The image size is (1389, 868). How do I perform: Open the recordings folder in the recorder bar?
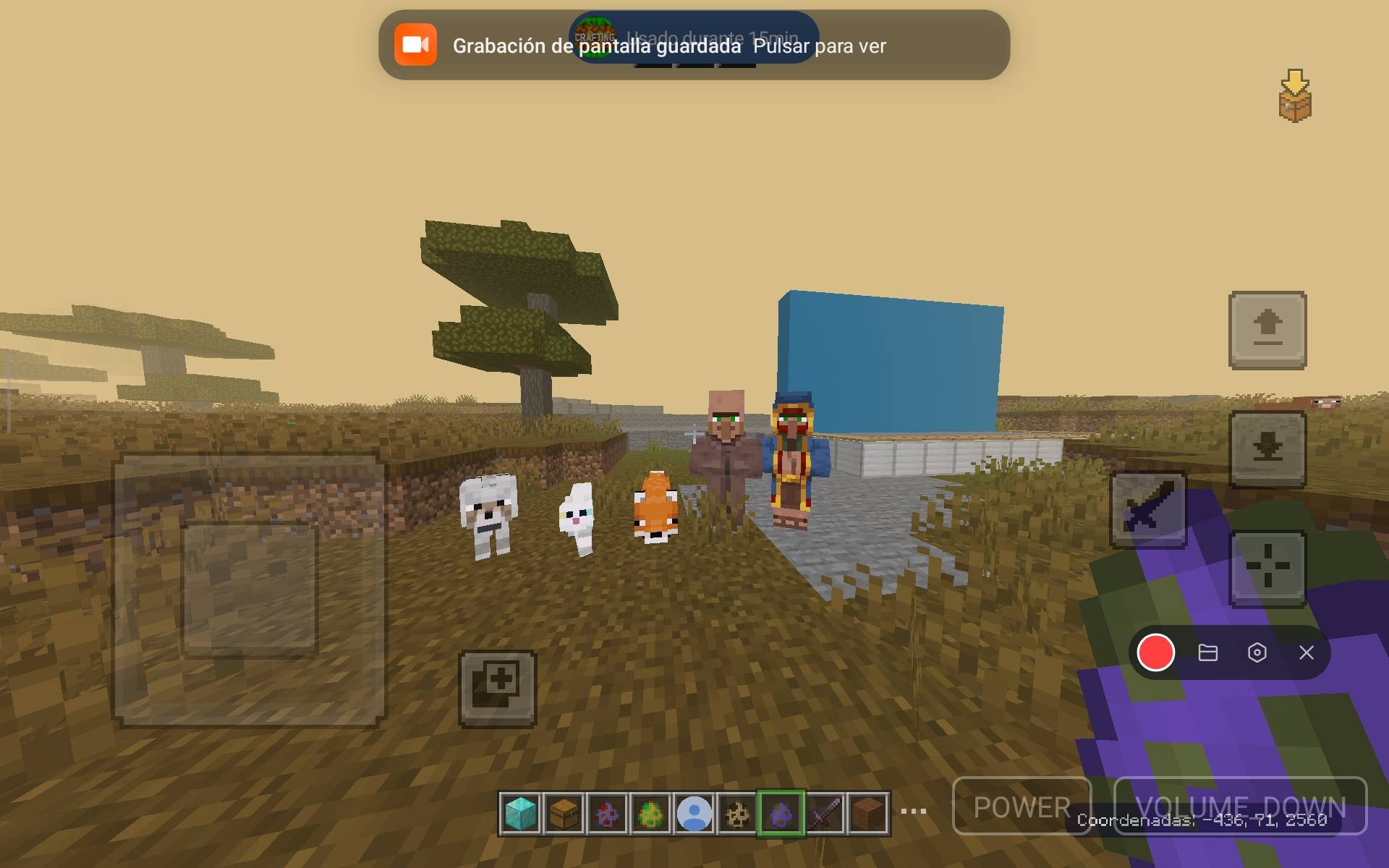tap(1209, 653)
